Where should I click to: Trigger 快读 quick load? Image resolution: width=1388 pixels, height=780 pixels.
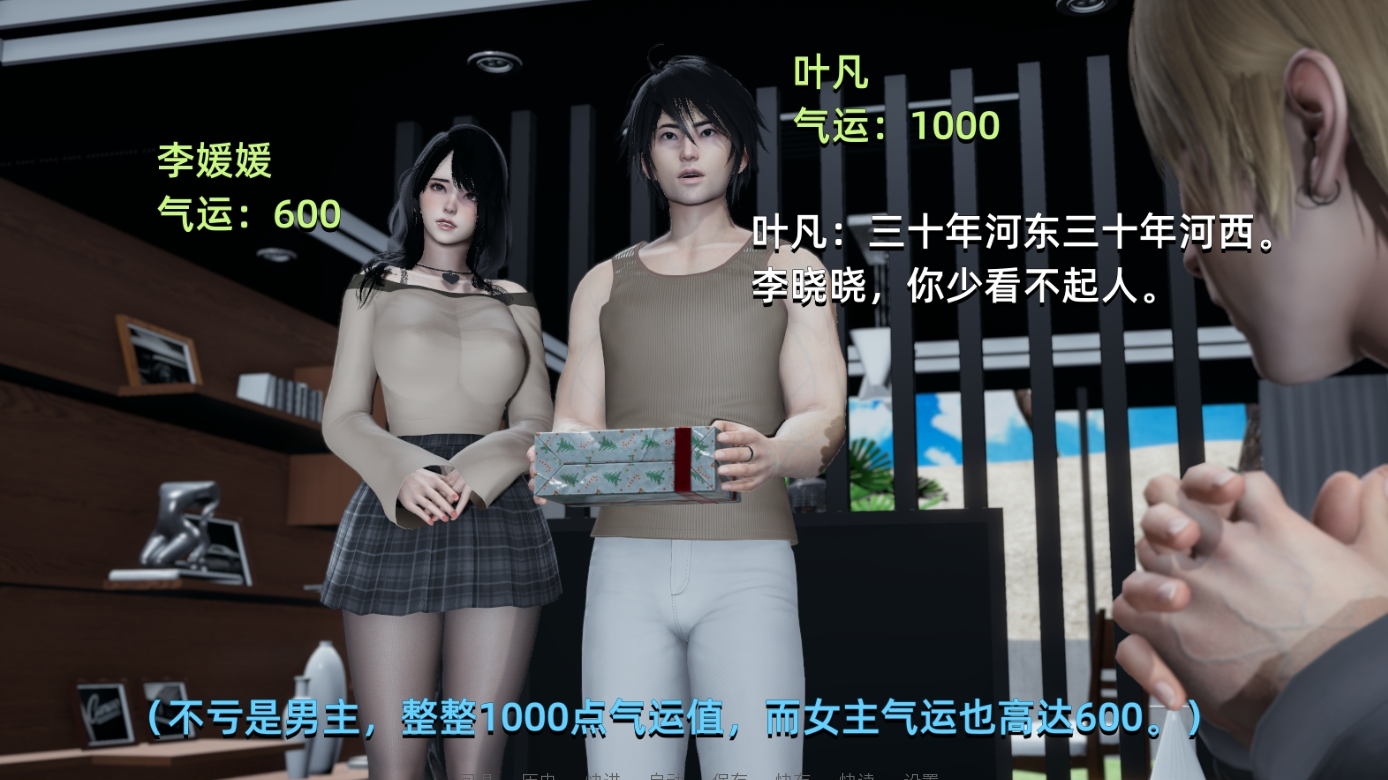[x=856, y=775]
